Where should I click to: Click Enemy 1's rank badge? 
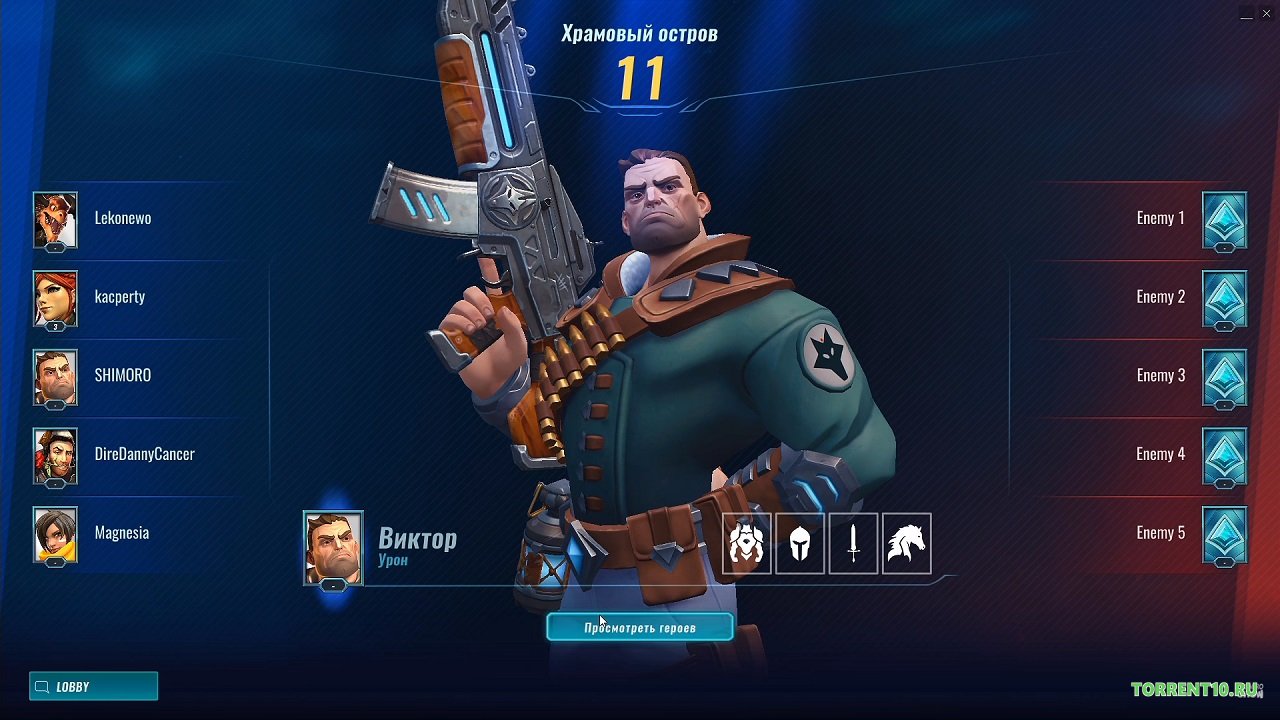point(1224,218)
